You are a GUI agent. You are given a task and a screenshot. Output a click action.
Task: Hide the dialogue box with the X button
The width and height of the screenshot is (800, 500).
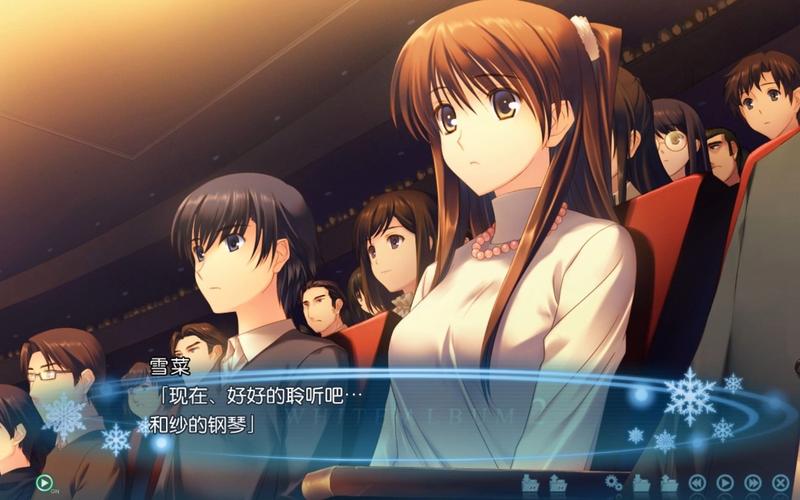point(781,483)
